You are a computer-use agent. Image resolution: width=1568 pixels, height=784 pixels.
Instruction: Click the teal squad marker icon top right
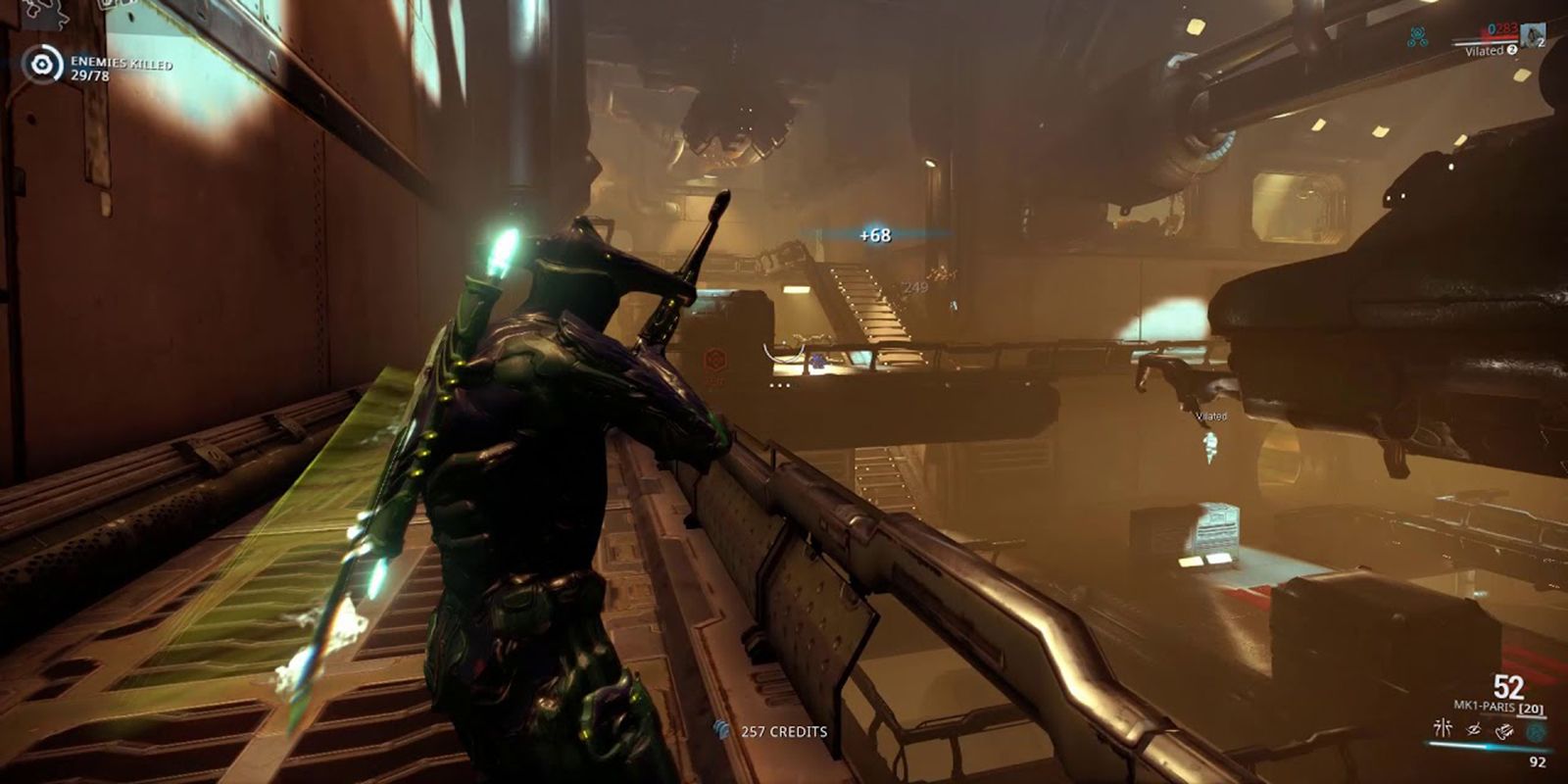pos(1418,34)
